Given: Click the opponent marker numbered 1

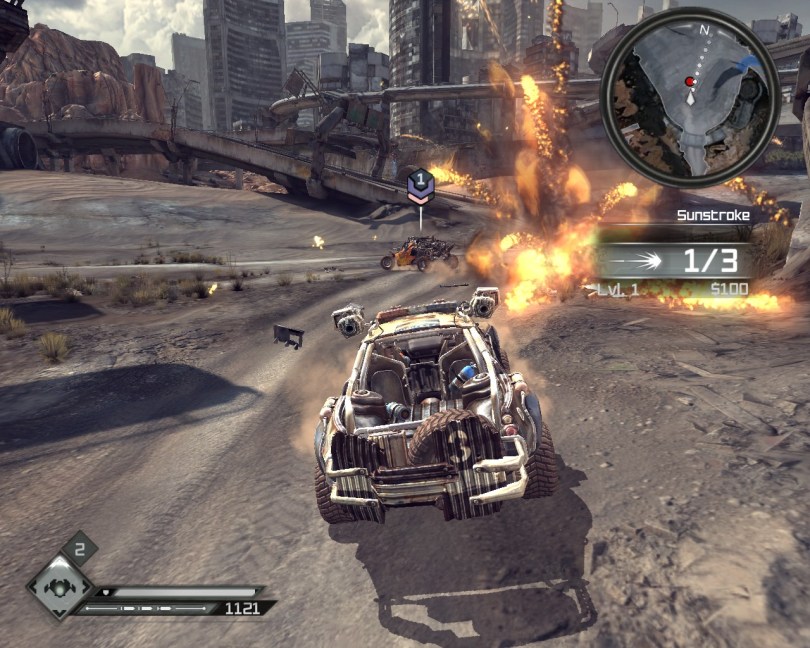Looking at the screenshot, I should click(x=421, y=186).
